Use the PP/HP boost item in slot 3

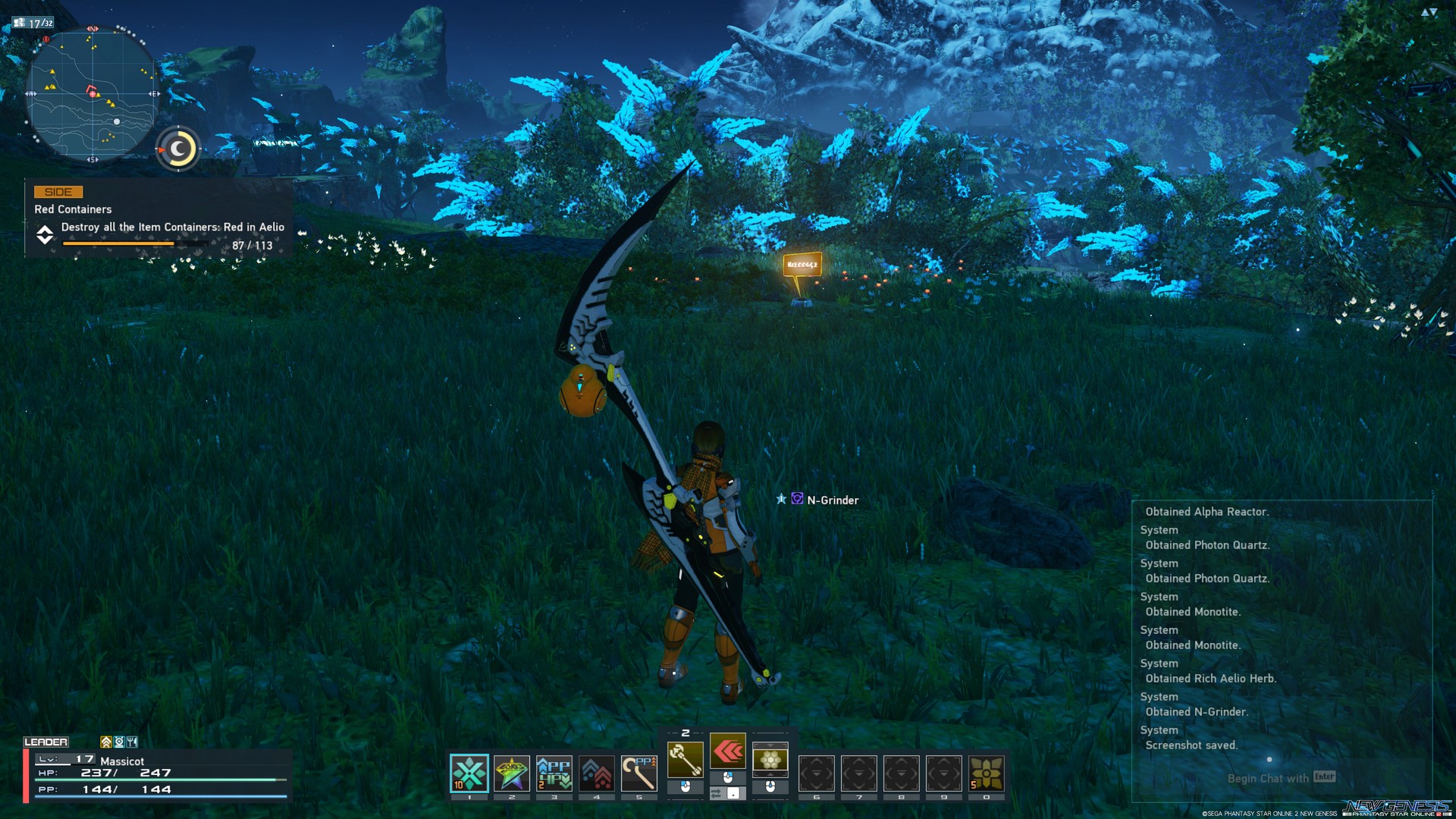pyautogui.click(x=554, y=773)
